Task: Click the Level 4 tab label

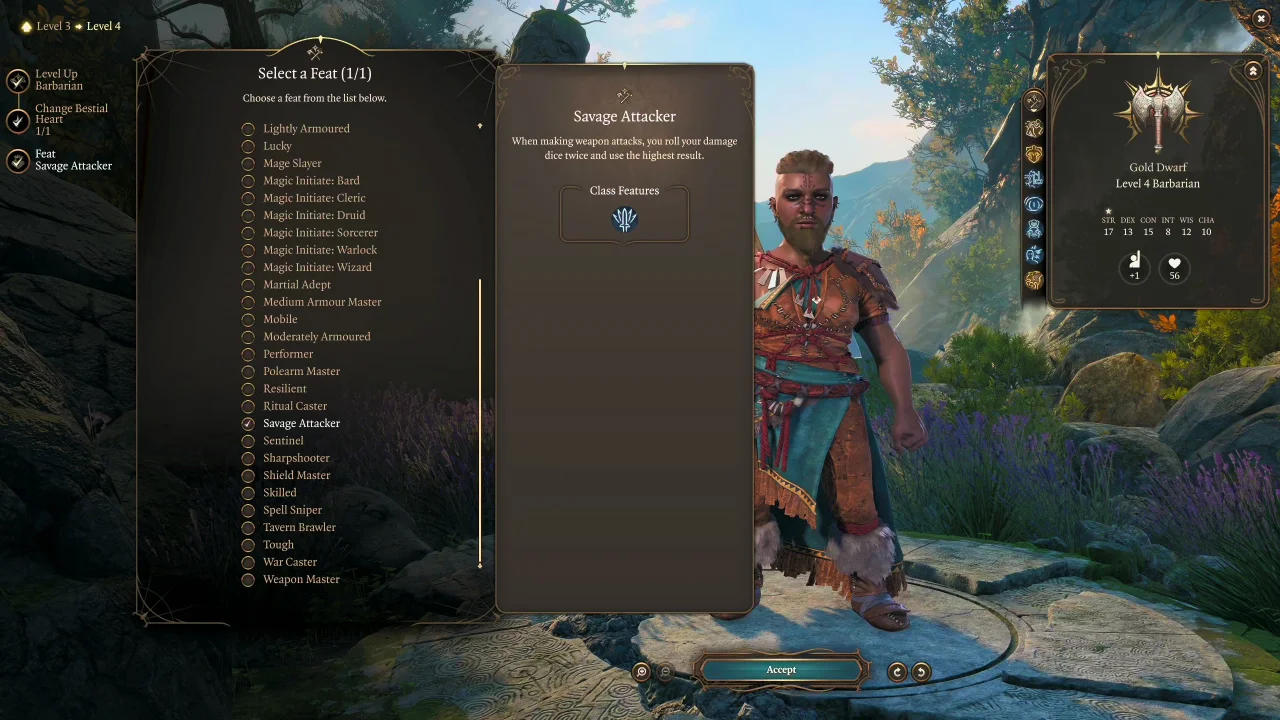Action: 103,26
